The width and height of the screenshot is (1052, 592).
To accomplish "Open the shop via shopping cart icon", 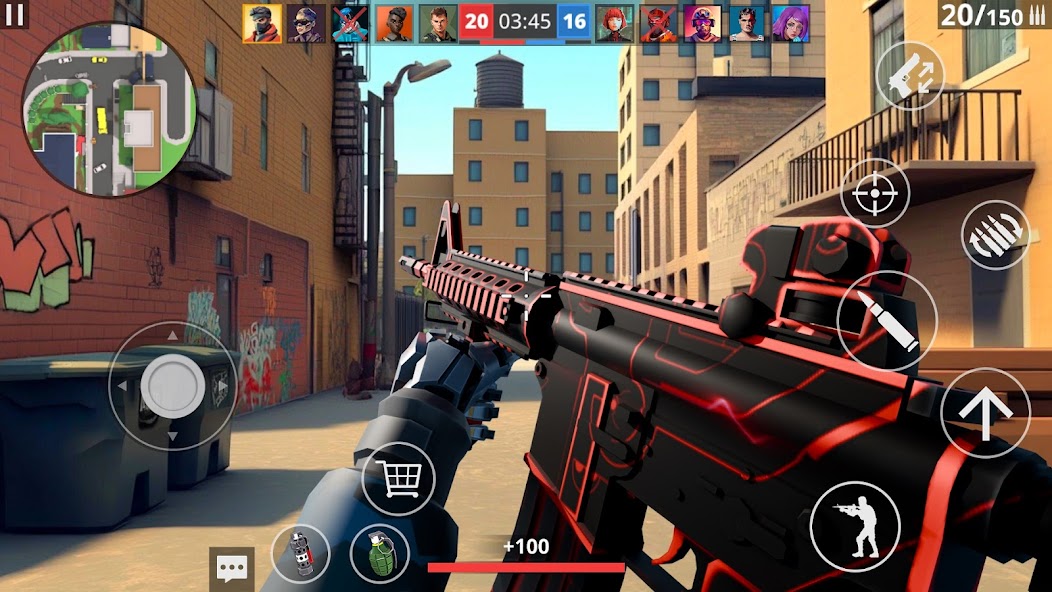I will [398, 478].
